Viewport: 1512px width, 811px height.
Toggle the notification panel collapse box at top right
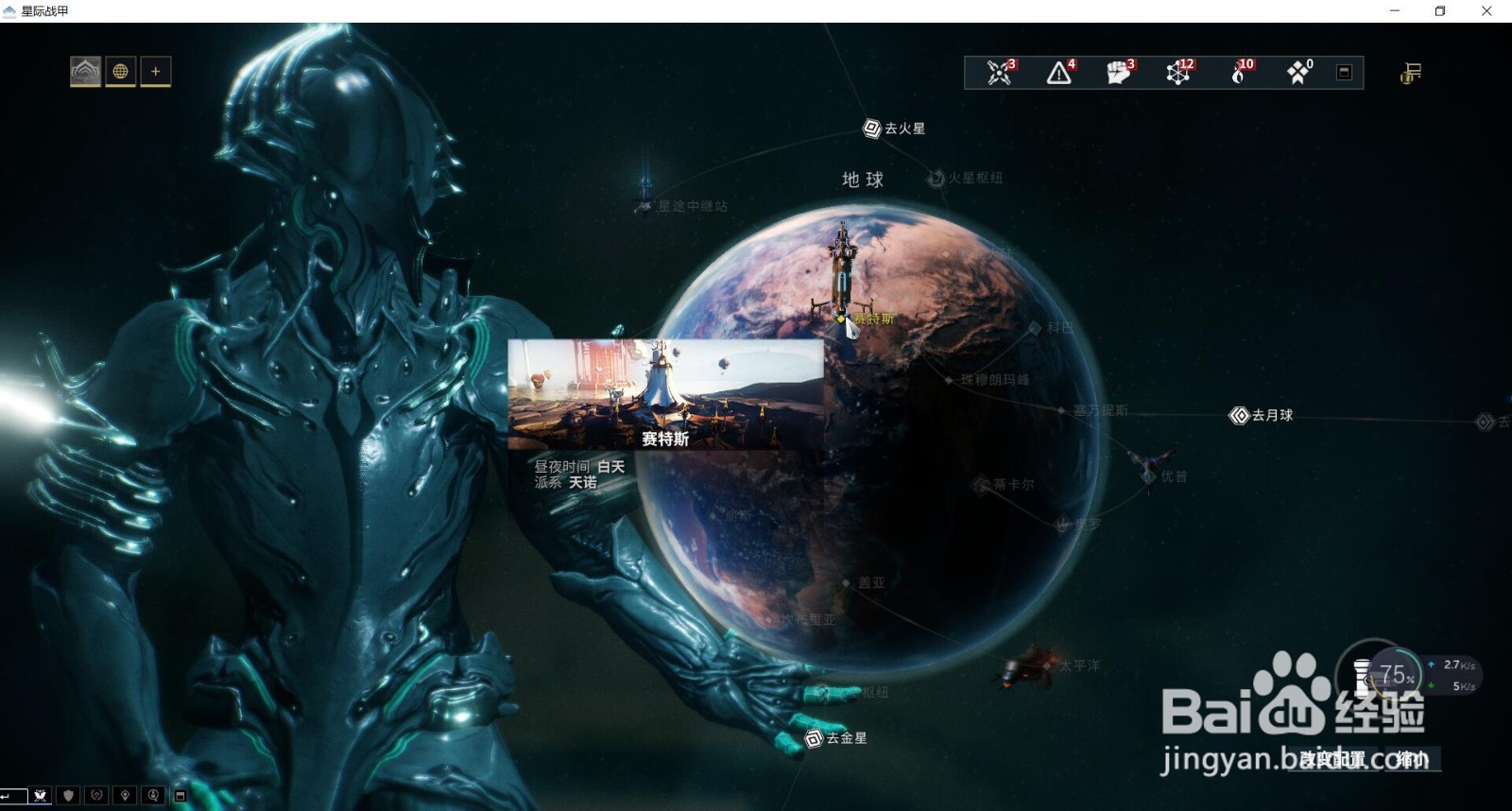[1343, 73]
